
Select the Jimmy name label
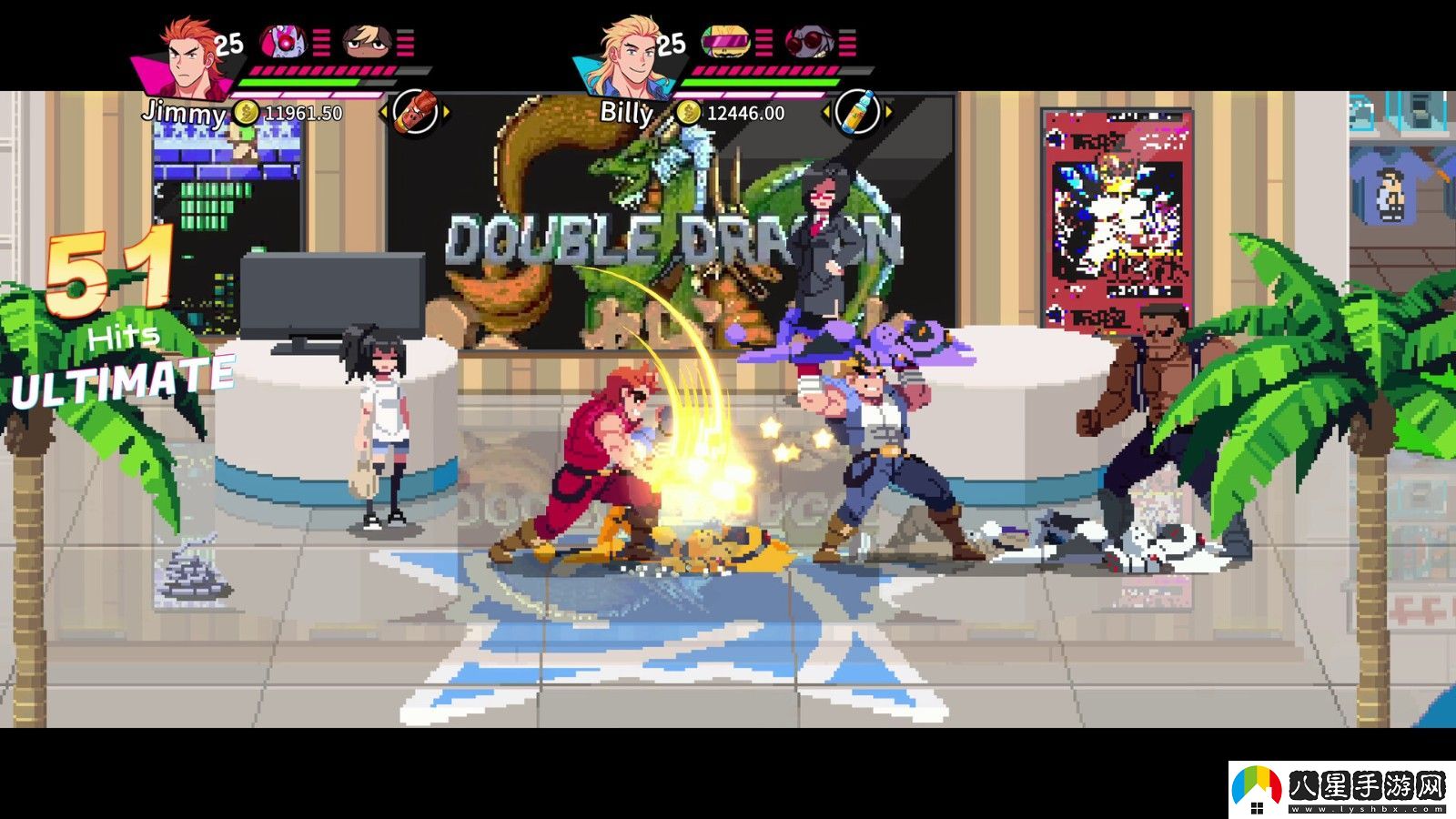point(185,112)
